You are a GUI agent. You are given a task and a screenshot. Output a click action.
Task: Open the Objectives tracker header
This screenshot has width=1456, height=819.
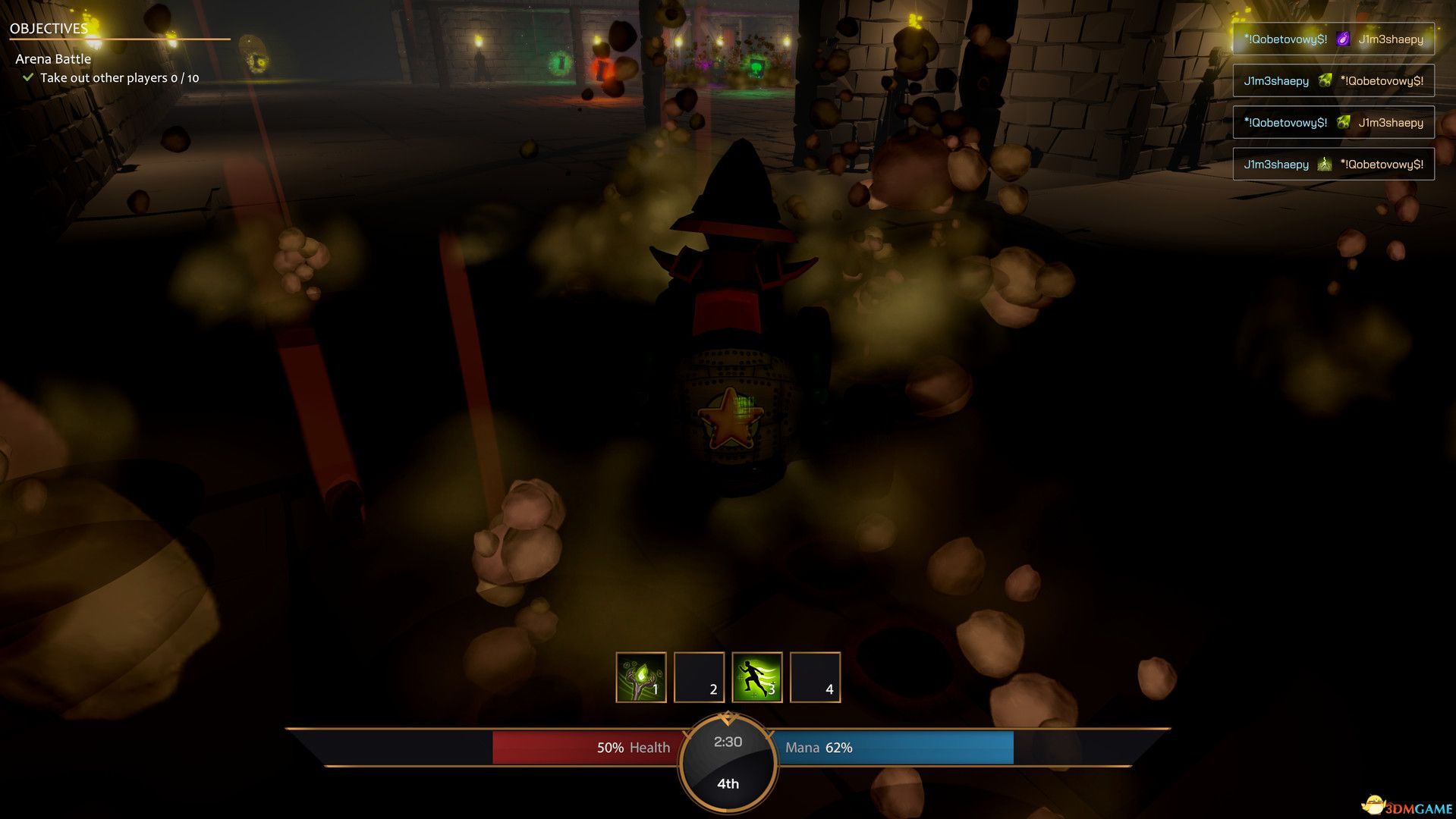(49, 29)
